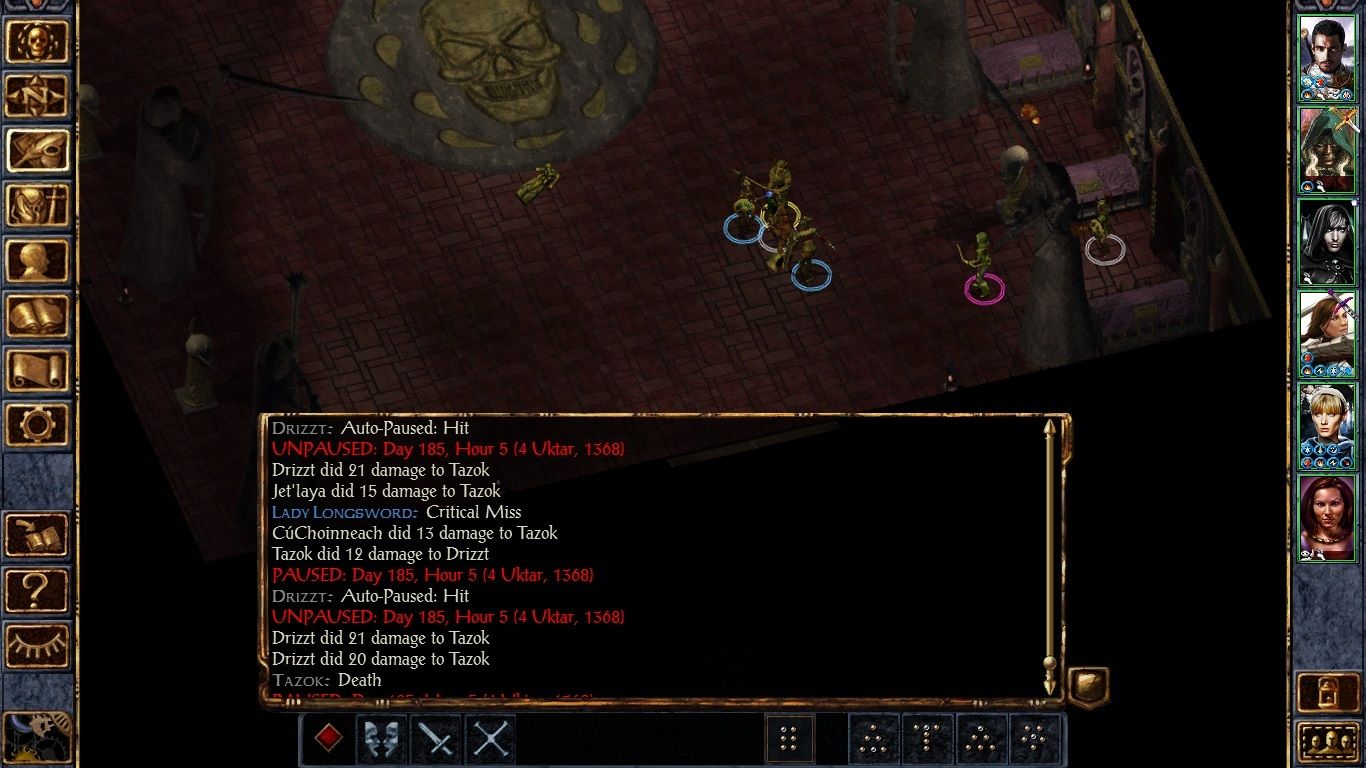Open the area map compass icon

click(x=38, y=96)
